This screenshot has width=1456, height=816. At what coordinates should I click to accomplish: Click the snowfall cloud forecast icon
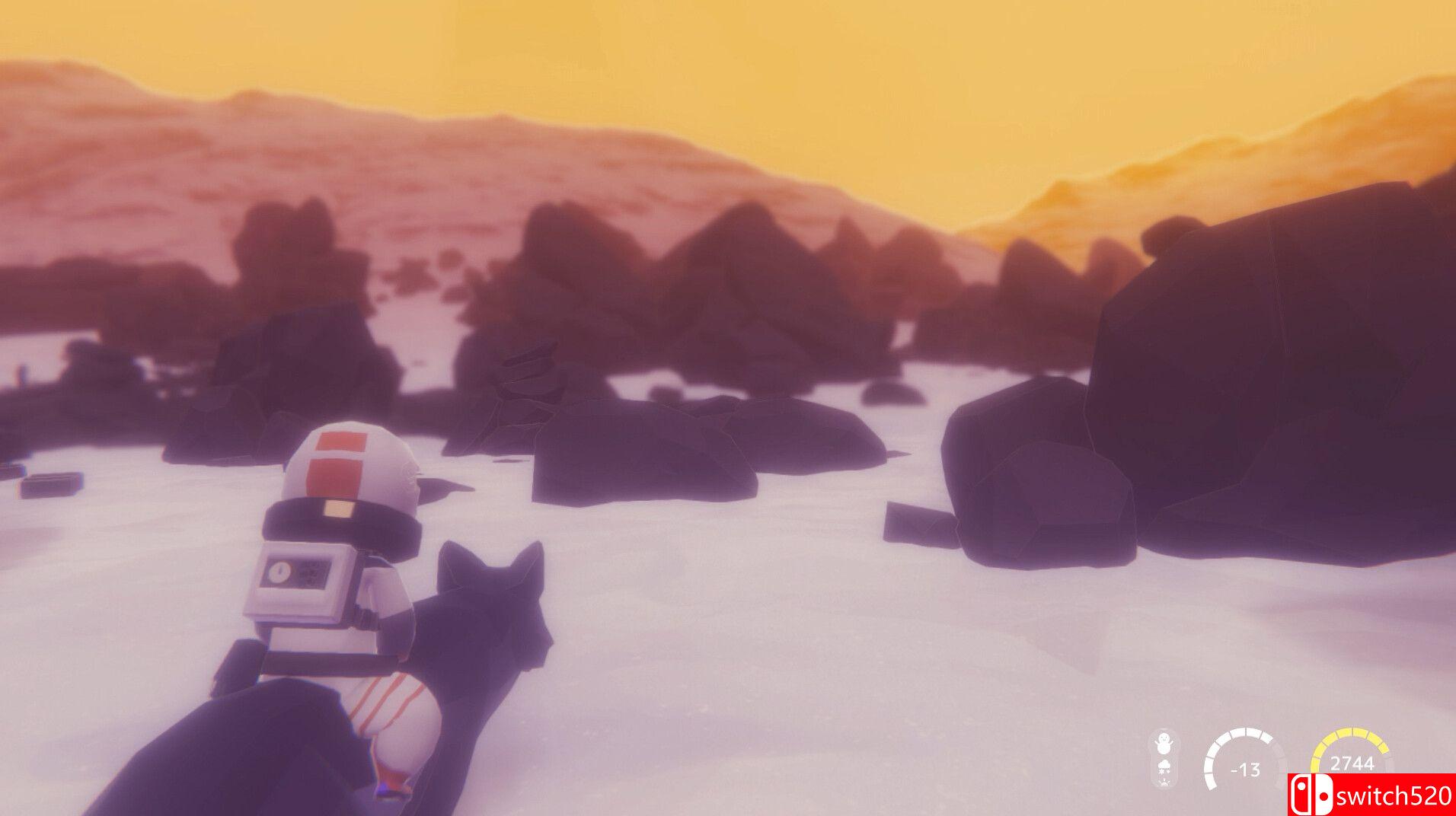(1164, 766)
